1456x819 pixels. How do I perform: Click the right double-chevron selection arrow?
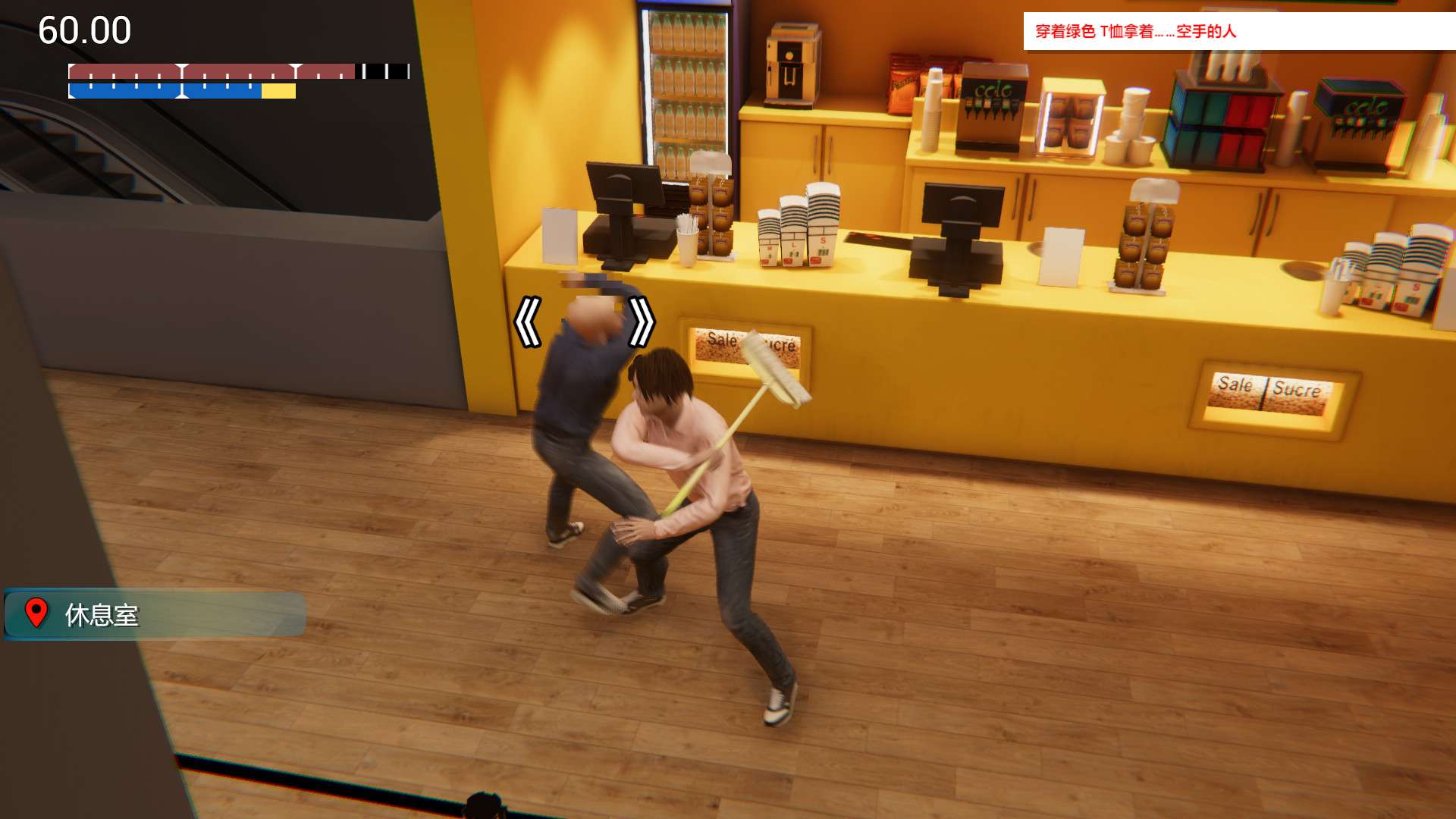(641, 322)
